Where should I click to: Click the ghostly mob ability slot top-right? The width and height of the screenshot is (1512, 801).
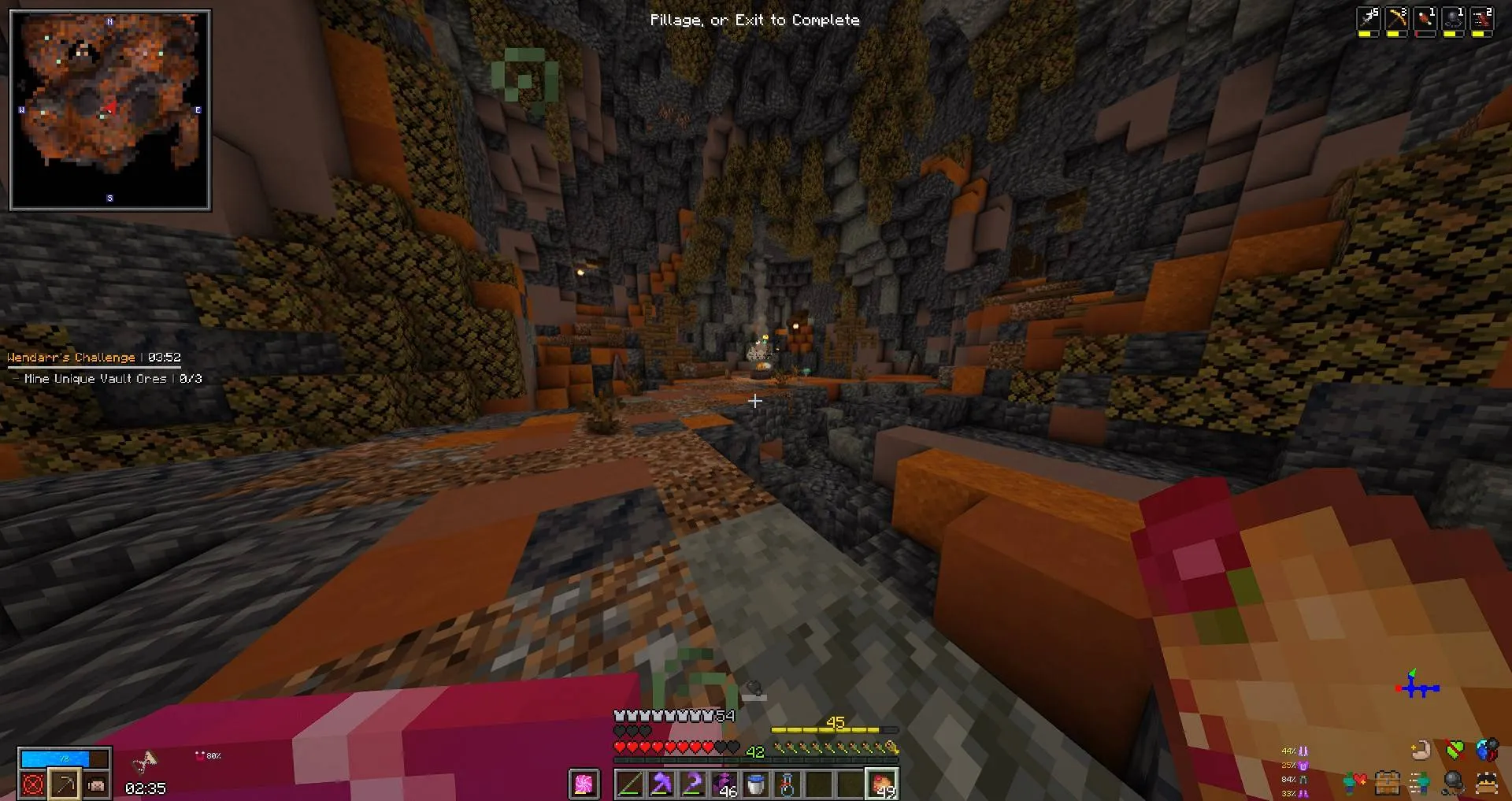(1454, 18)
